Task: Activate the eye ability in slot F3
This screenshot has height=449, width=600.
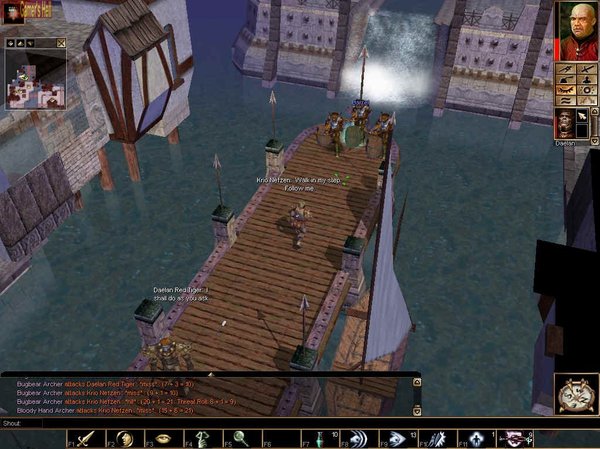Action: coord(164,438)
